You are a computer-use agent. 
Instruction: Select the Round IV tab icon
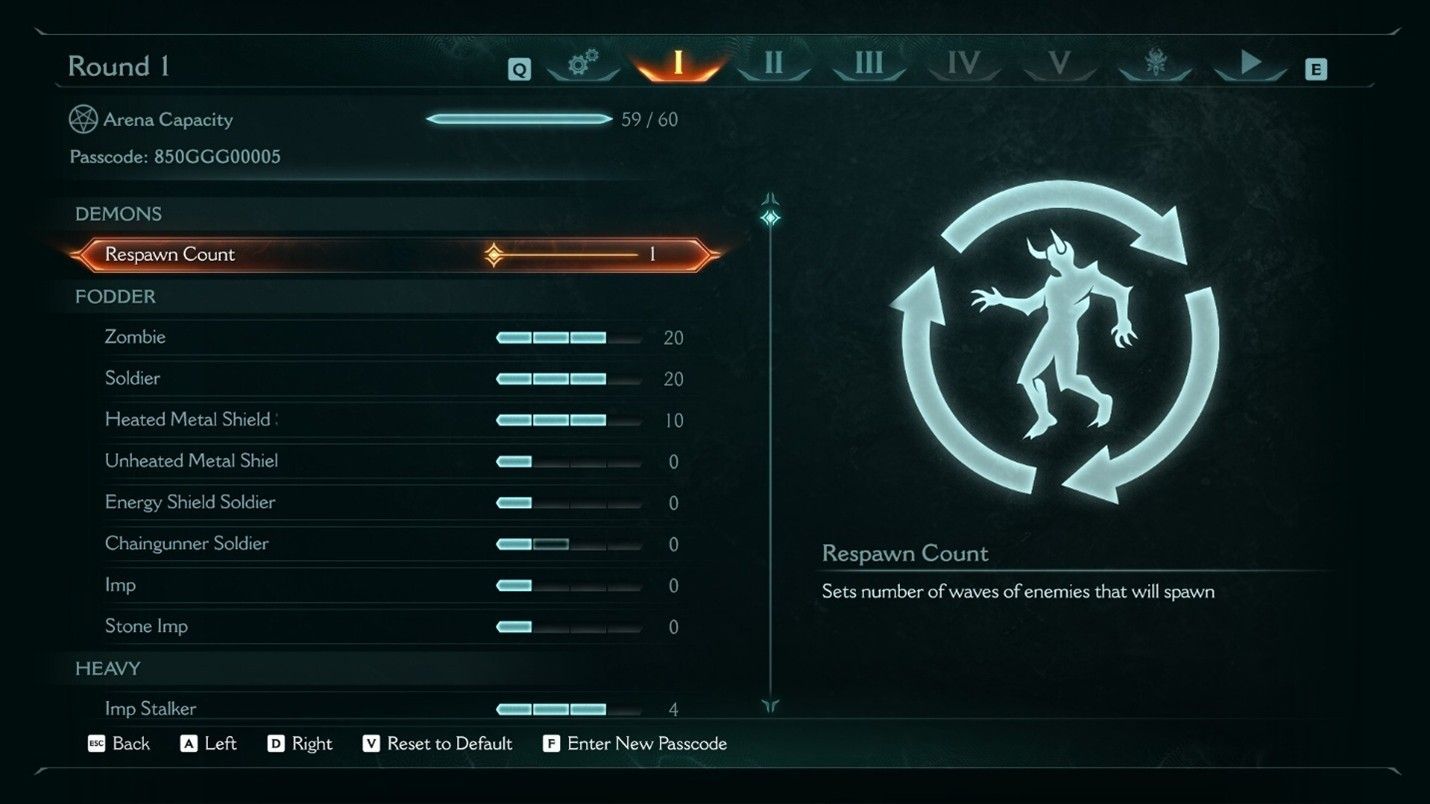(x=963, y=63)
